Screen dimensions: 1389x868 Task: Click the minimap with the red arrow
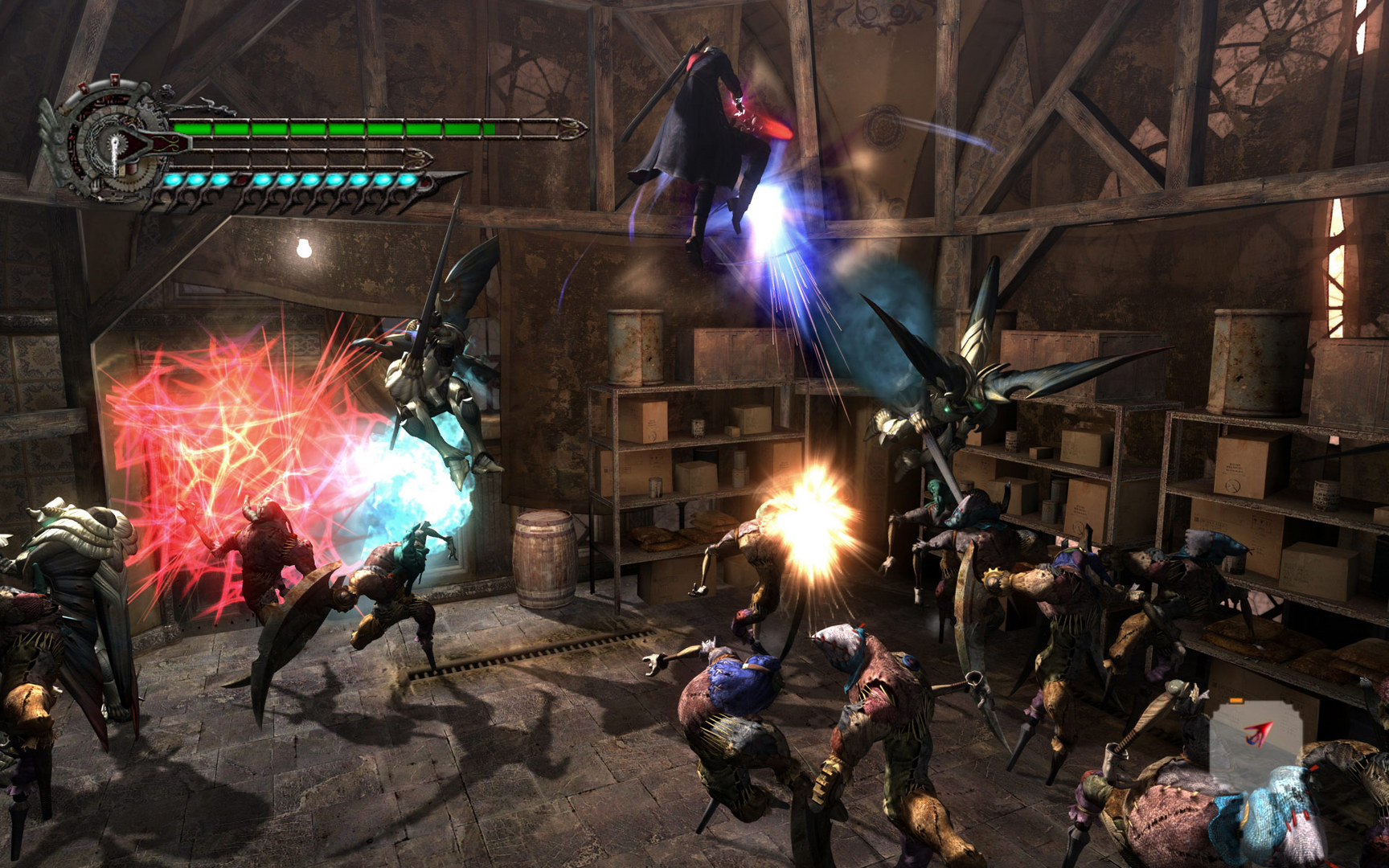coord(1254,740)
